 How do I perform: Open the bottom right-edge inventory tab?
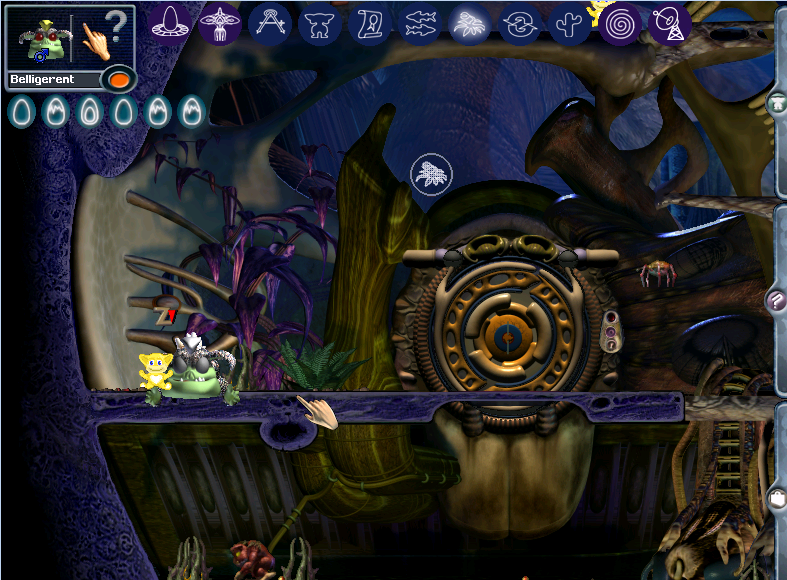pos(777,496)
